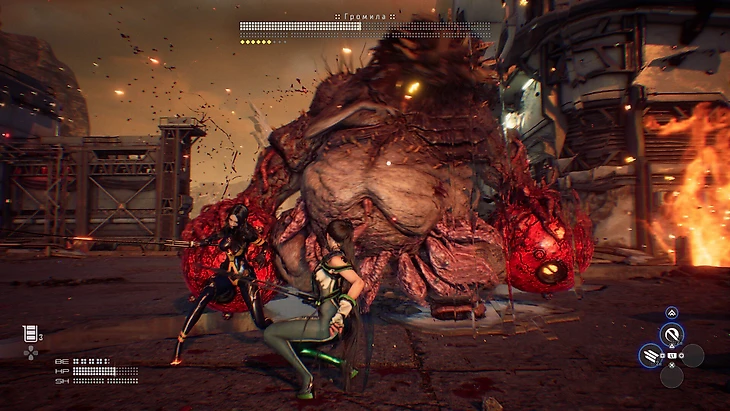Trigger the curved blade skill icon
Image resolution: width=730 pixels, height=411 pixels.
[672, 334]
